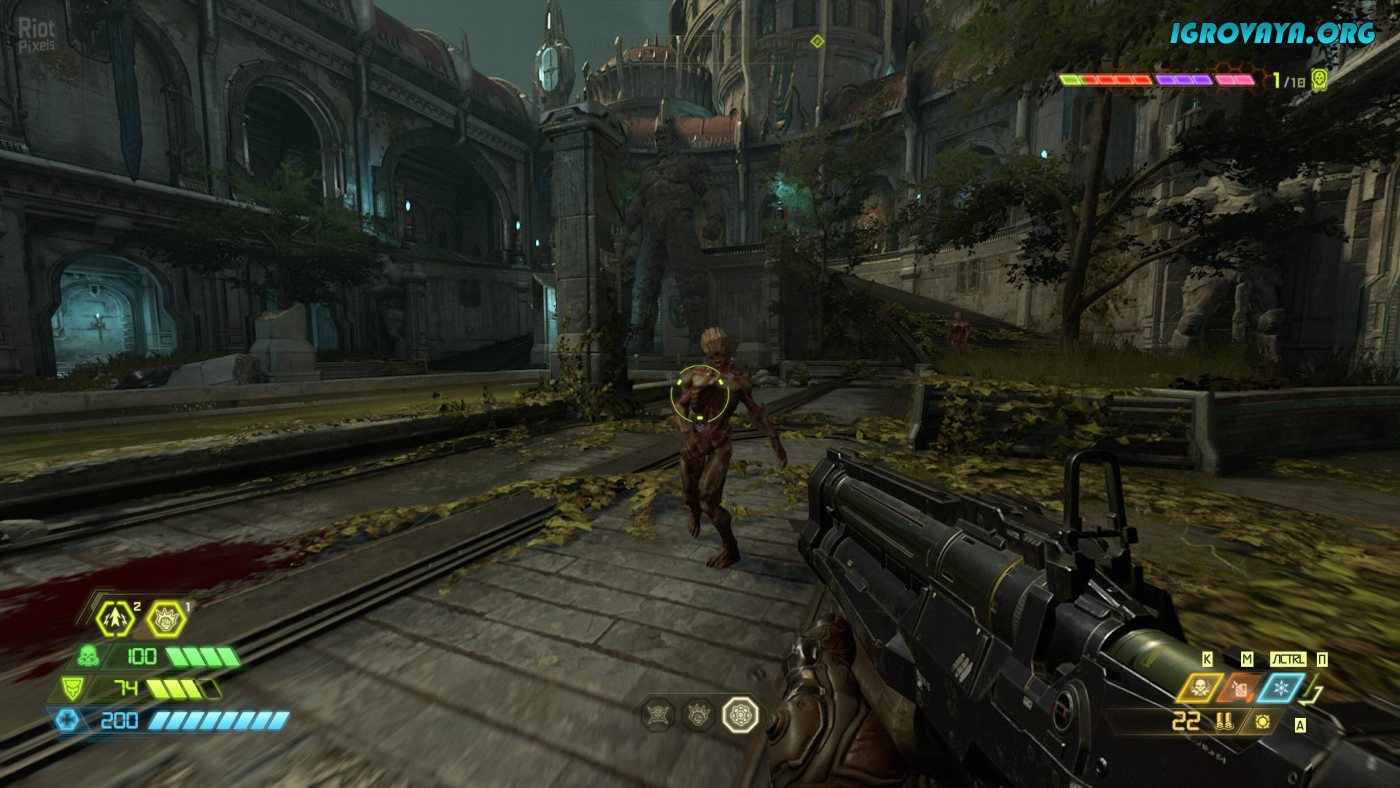Select the weapon mod sun icon
Screen dimensions: 1400x788
point(1263,721)
